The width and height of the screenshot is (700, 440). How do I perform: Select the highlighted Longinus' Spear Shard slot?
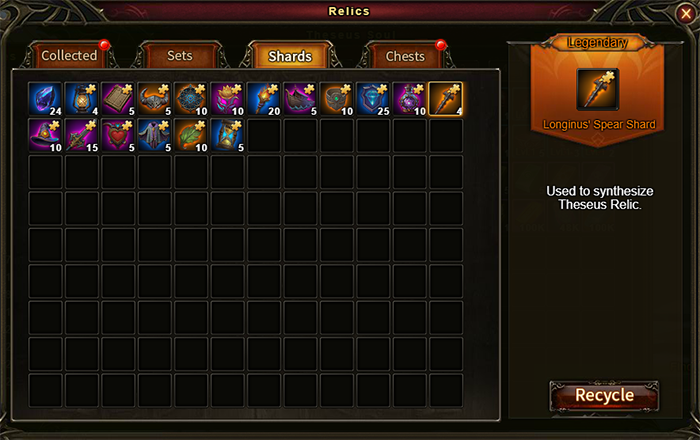click(445, 99)
